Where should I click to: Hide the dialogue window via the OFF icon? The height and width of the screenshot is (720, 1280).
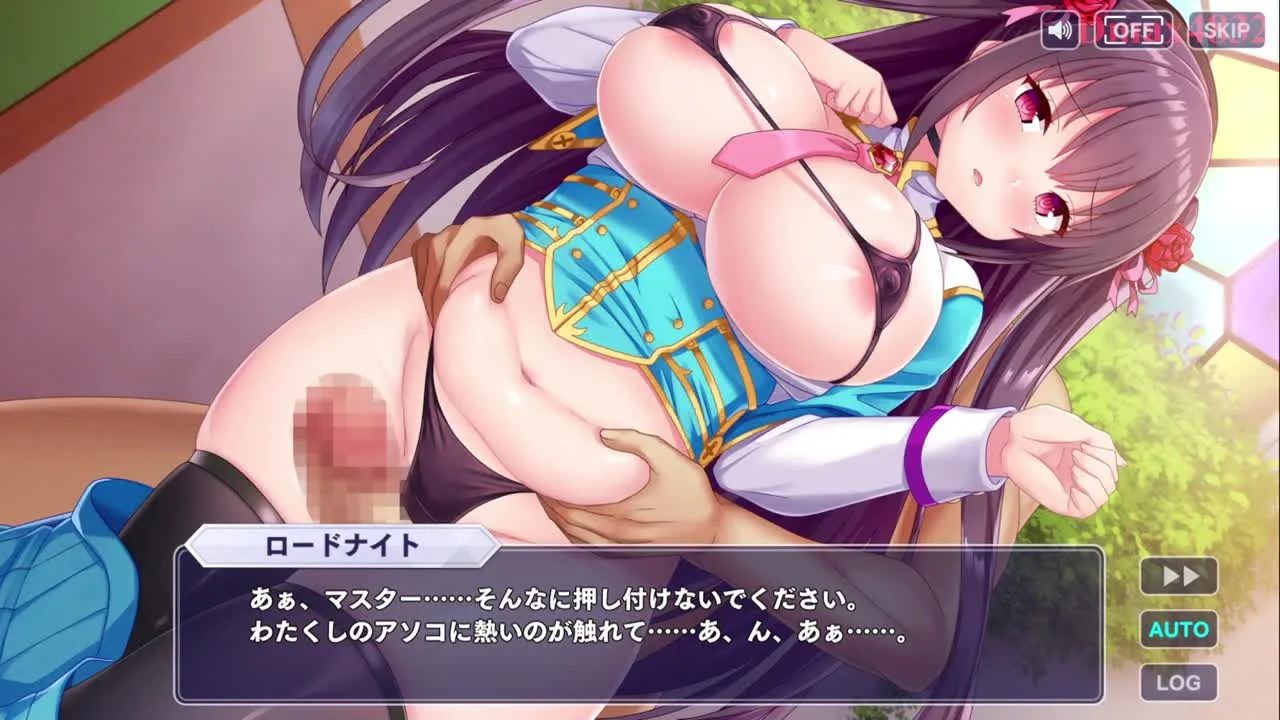click(1135, 31)
